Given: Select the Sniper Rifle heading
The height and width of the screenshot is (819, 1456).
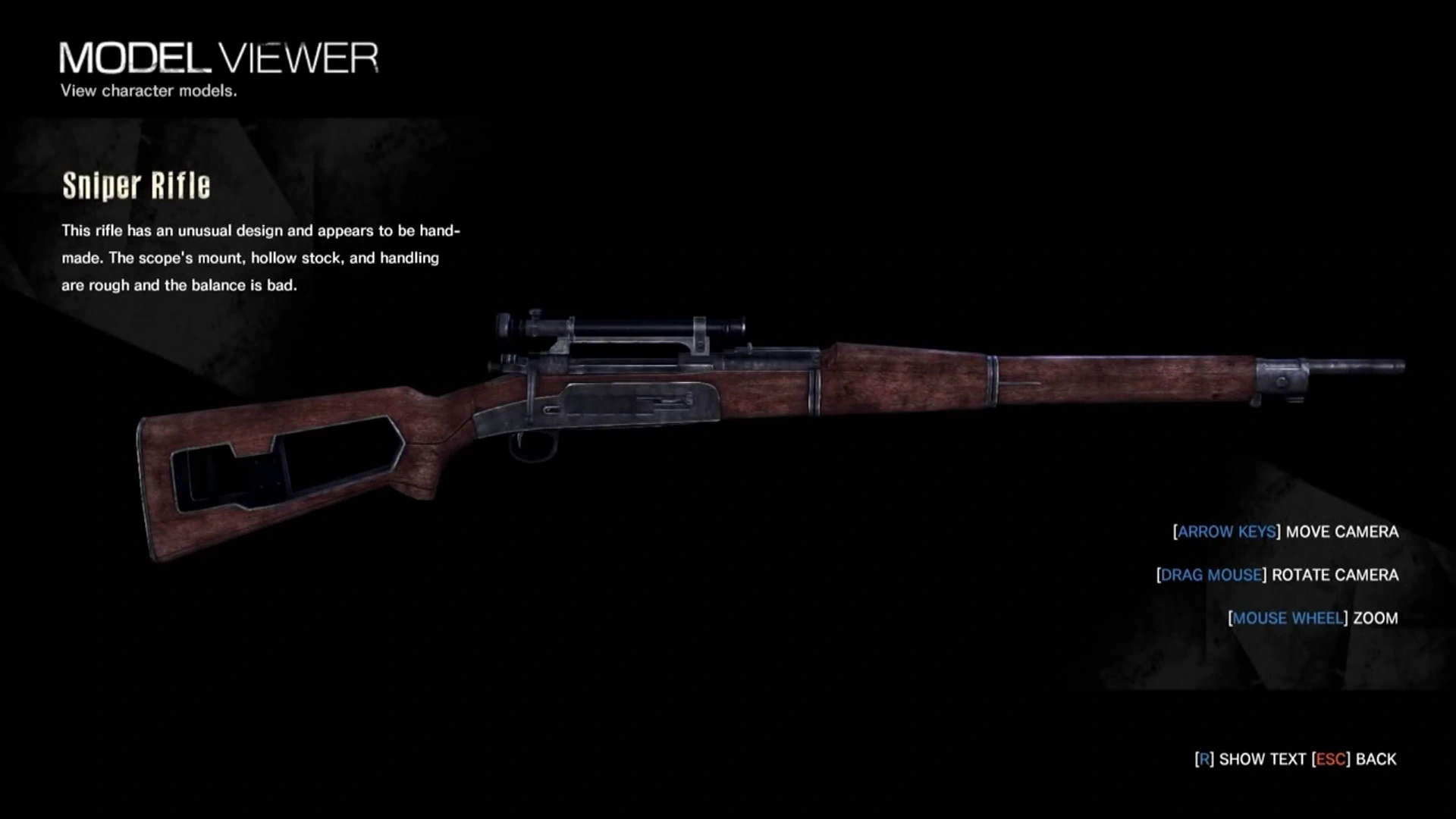Looking at the screenshot, I should click(x=135, y=186).
